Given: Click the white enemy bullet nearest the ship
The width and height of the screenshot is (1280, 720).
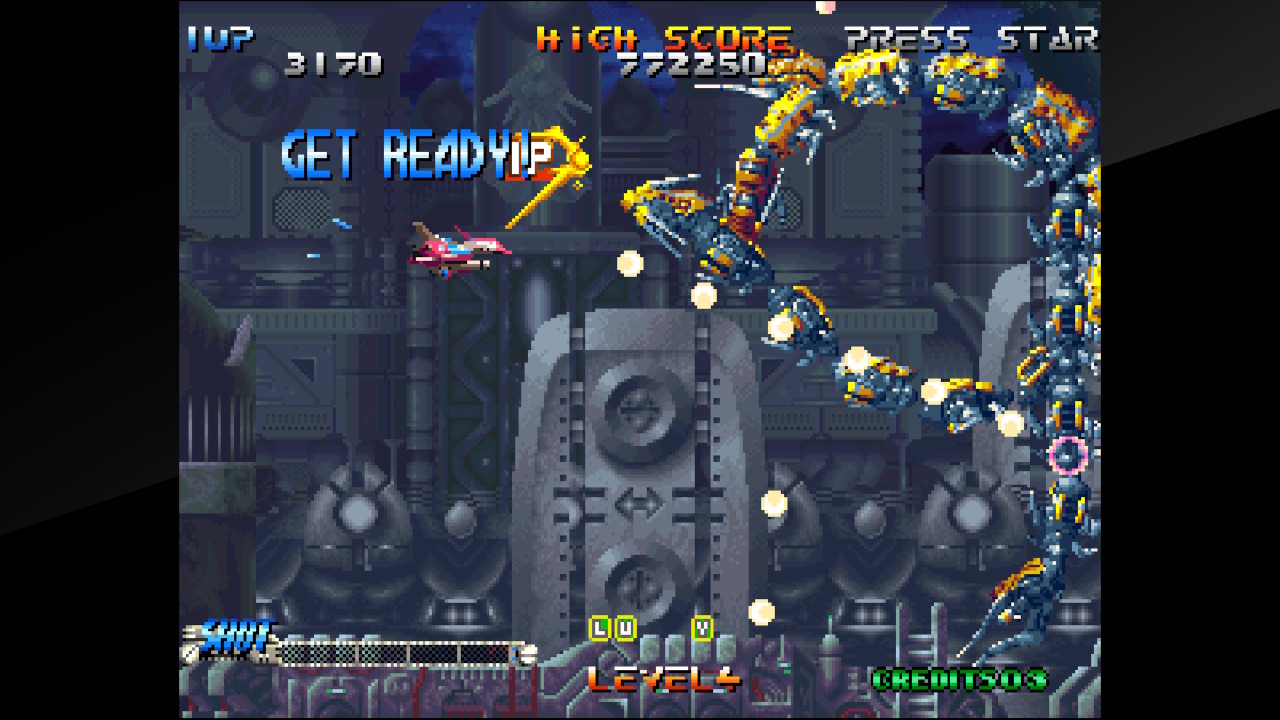Looking at the screenshot, I should click(x=628, y=265).
